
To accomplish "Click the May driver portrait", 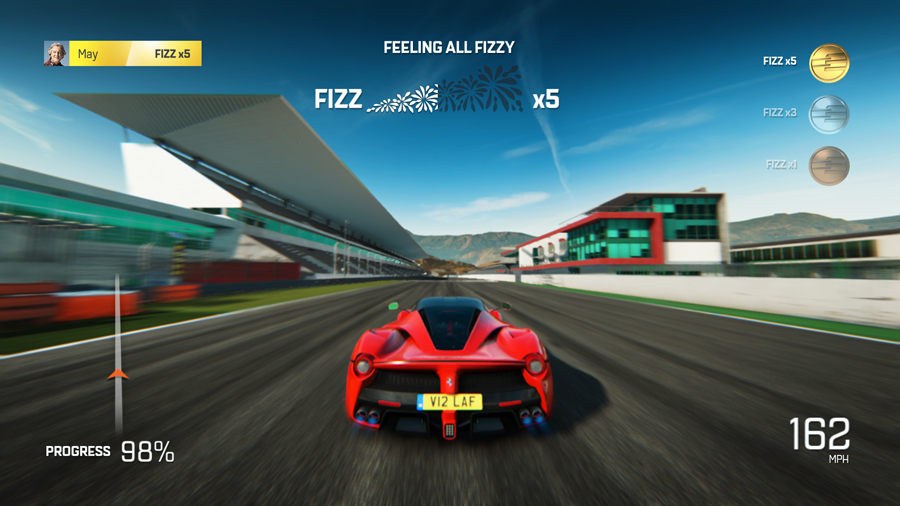I will [x=55, y=53].
